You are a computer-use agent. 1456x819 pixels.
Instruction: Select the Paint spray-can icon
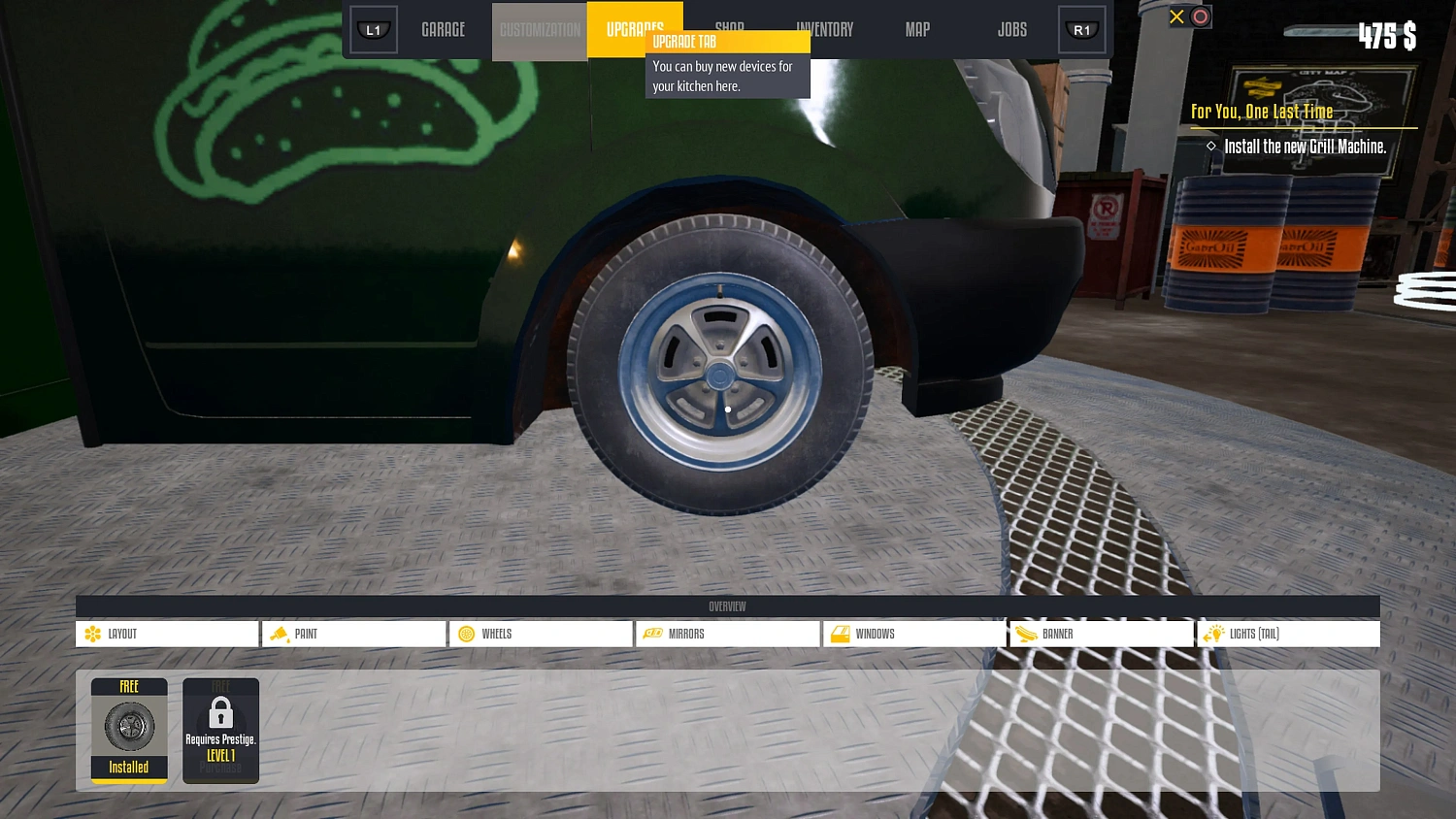click(x=280, y=634)
